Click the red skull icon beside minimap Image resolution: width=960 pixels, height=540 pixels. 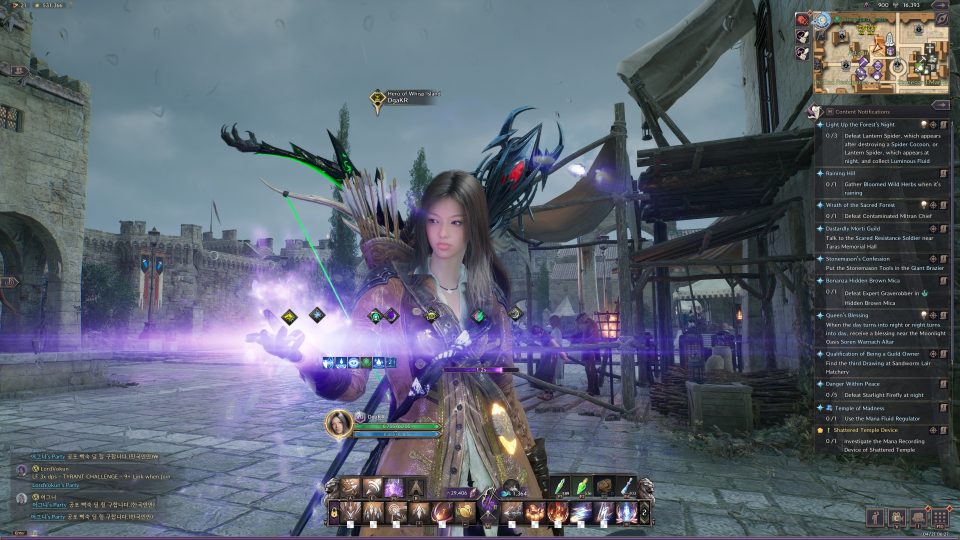[803, 19]
